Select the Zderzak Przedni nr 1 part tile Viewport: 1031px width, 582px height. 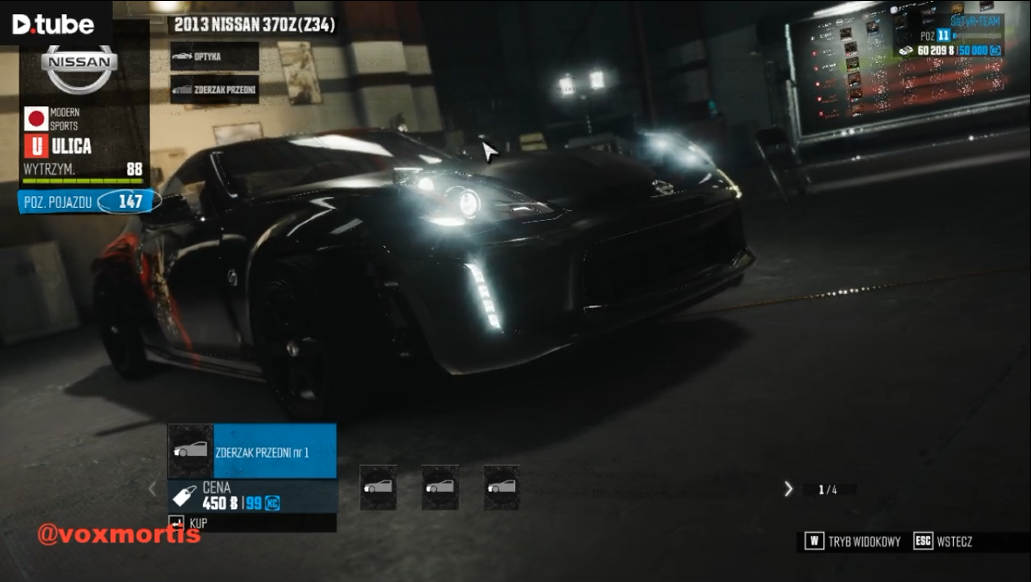pos(251,450)
